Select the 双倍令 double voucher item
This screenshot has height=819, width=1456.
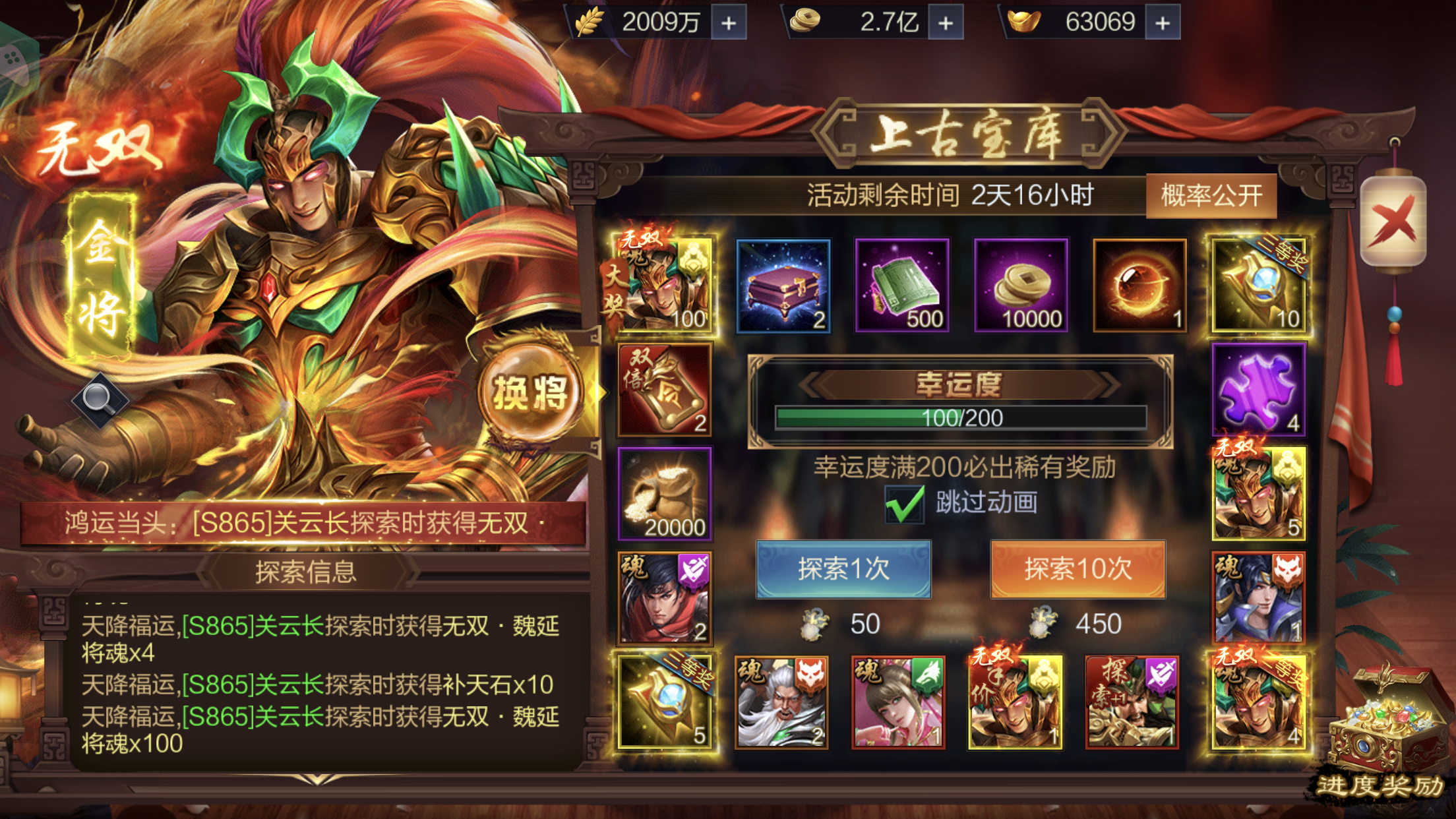point(666,389)
